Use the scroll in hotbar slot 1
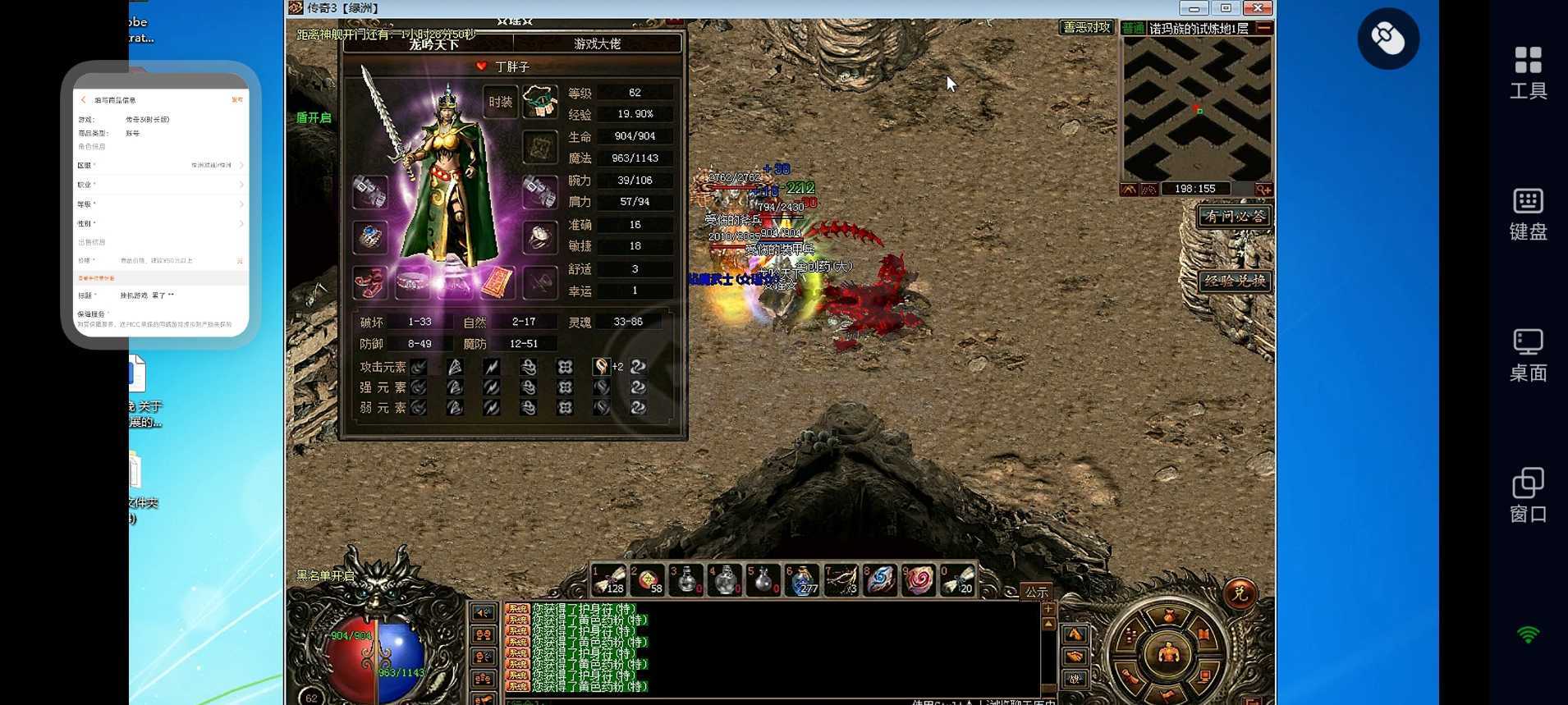Viewport: 1568px width, 705px height. coord(609,579)
